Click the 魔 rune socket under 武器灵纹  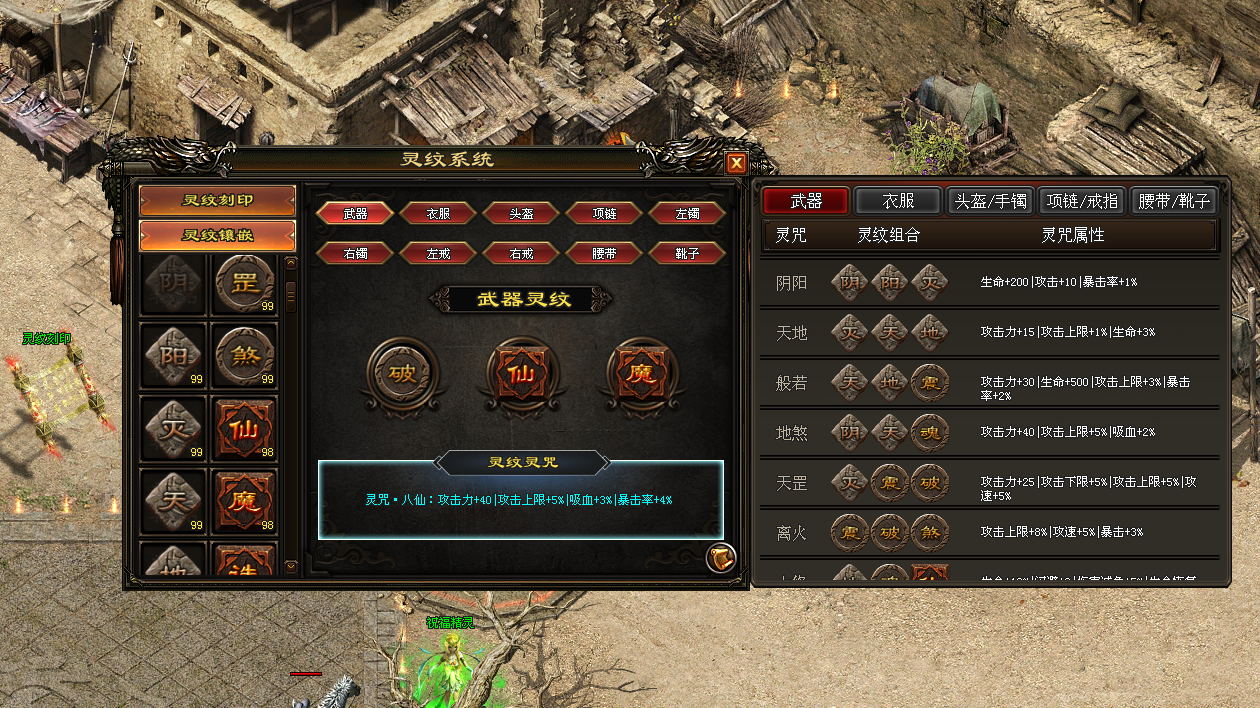642,375
